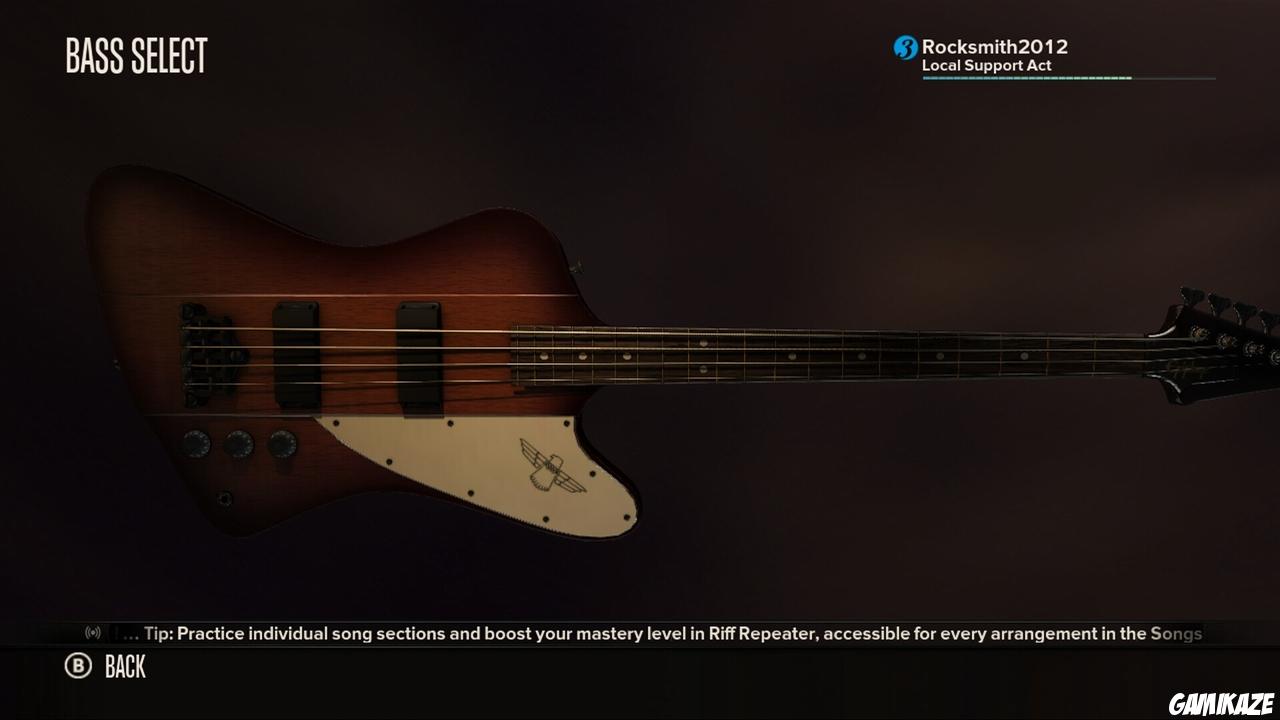Click the experience progress bar under Local Support Act
The height and width of the screenshot is (720, 1280).
point(1068,79)
